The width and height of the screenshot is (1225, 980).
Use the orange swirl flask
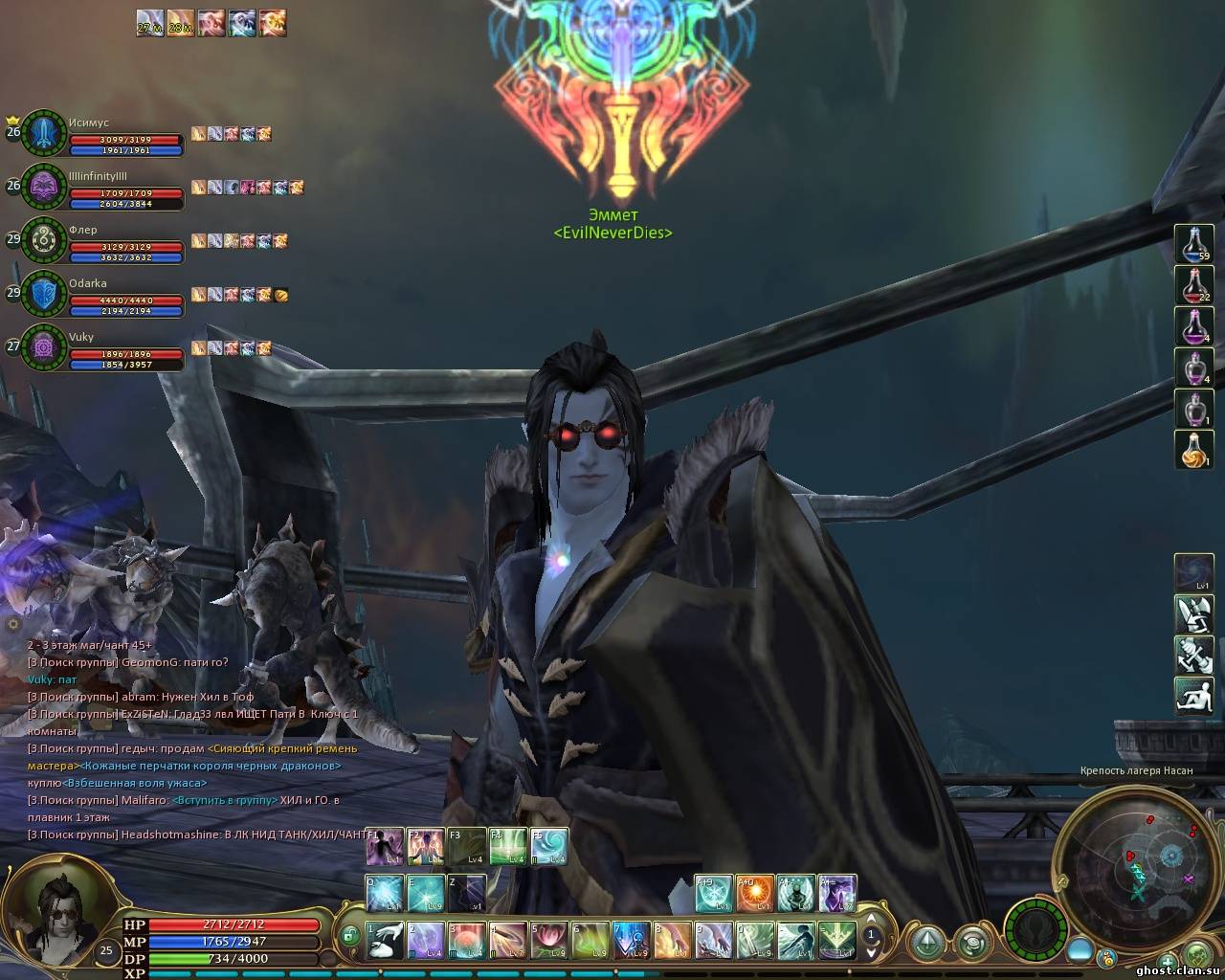(x=1193, y=450)
